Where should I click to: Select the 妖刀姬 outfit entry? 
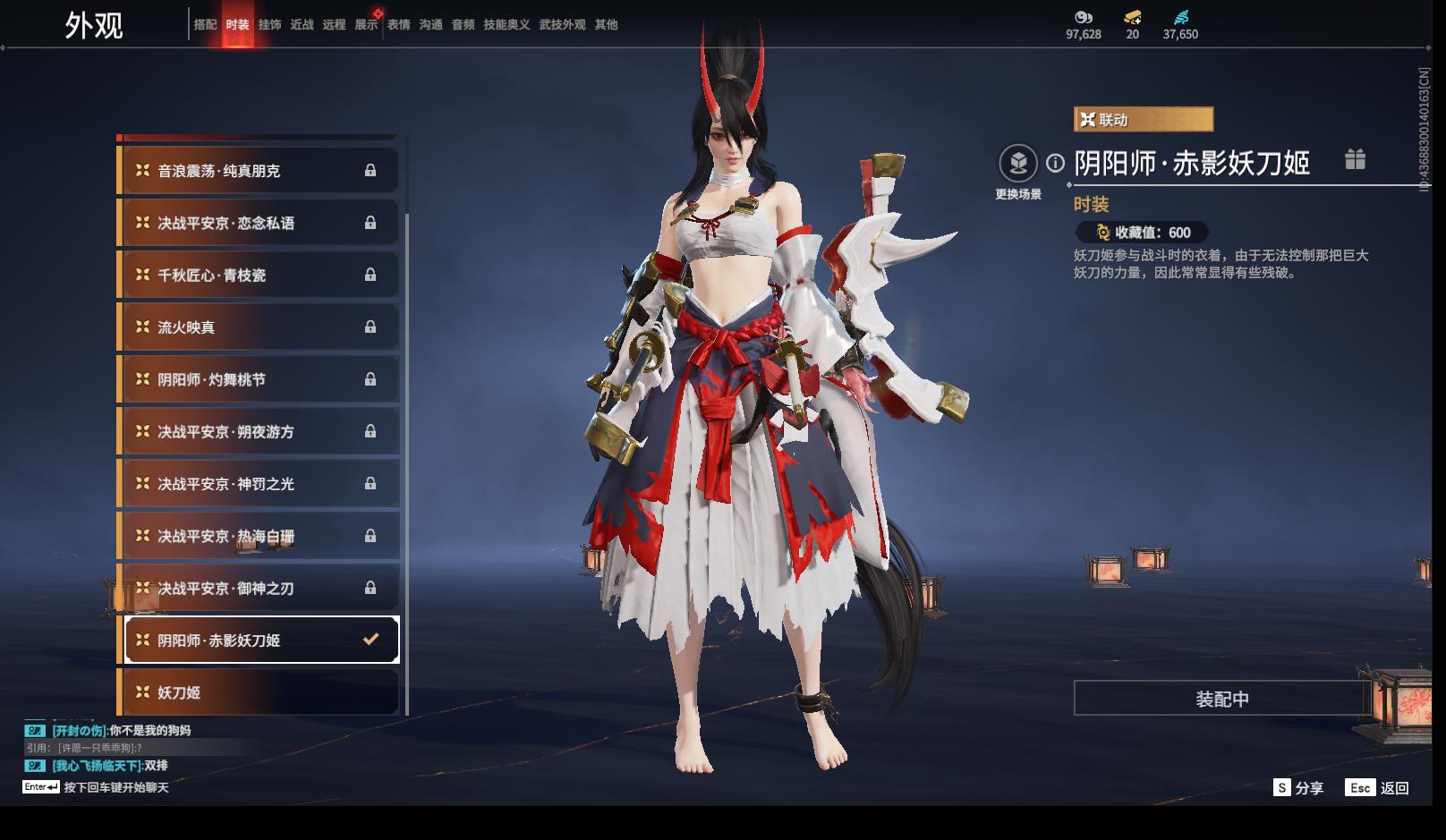[x=258, y=692]
